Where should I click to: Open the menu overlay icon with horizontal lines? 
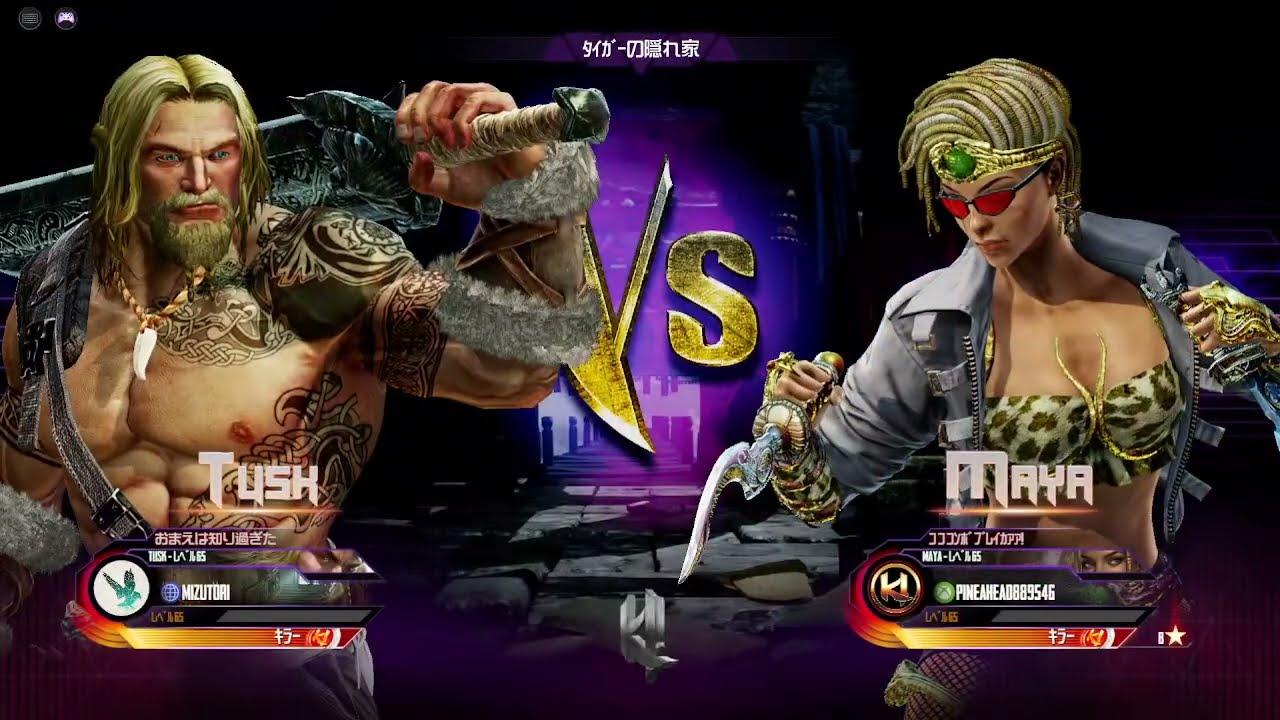30,18
